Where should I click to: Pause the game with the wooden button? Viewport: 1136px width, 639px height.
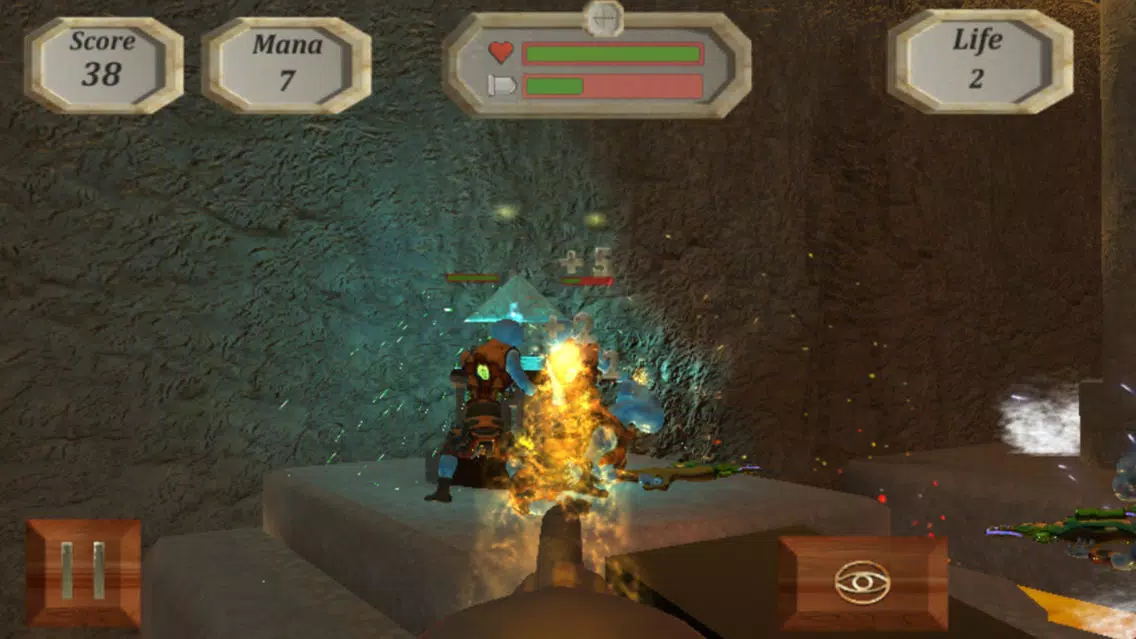point(83,572)
